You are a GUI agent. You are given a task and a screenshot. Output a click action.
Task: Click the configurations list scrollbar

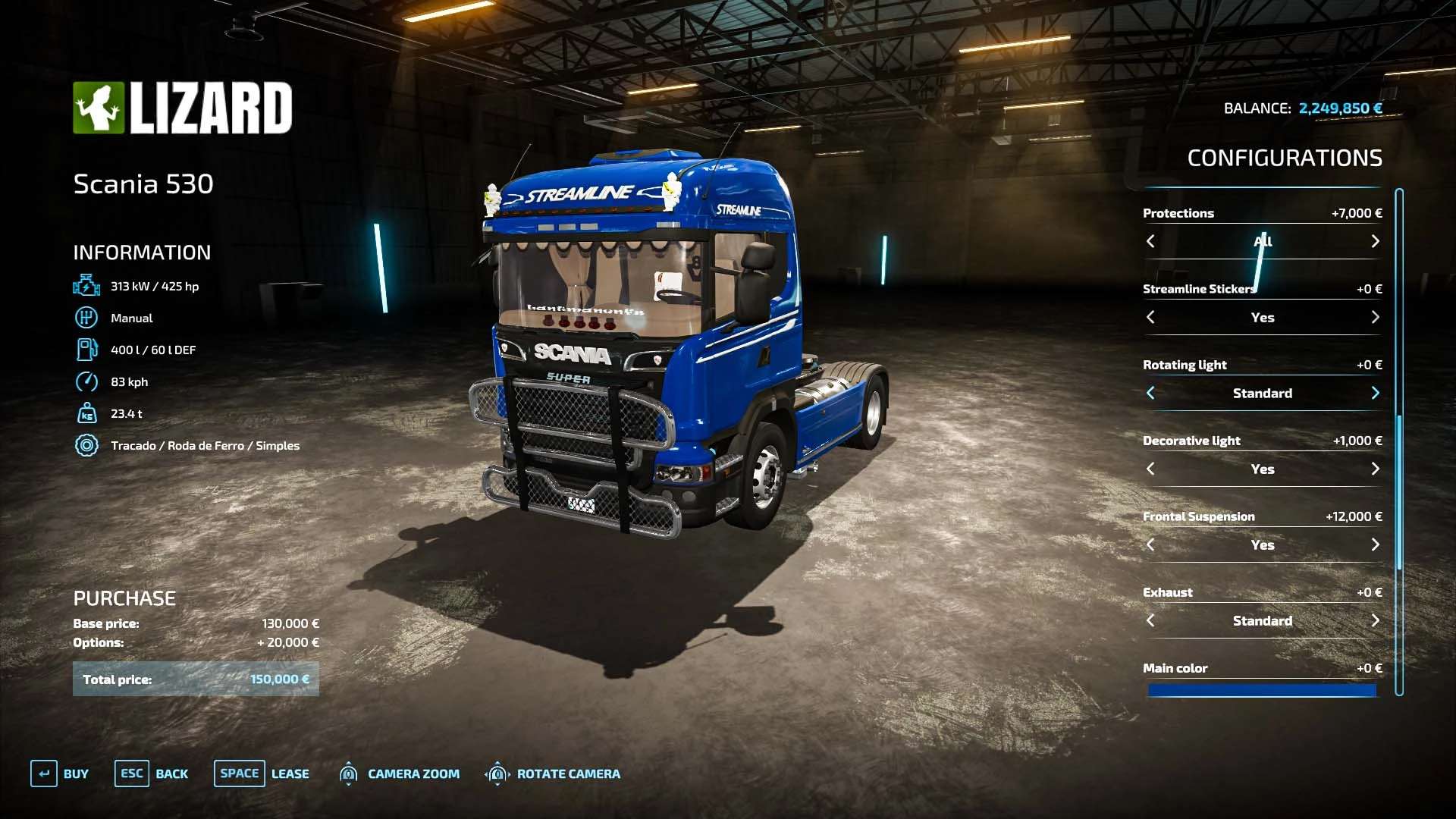pos(1399,491)
